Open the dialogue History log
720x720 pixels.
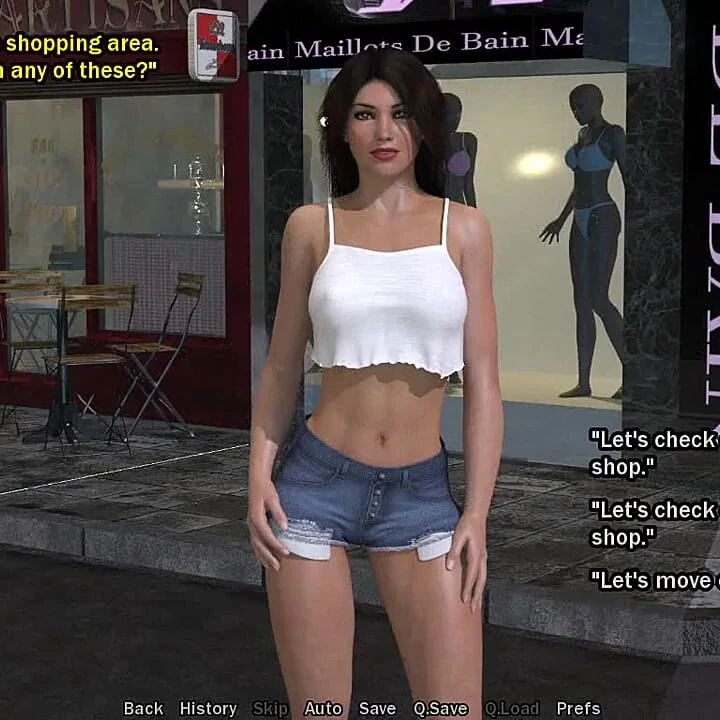point(208,708)
